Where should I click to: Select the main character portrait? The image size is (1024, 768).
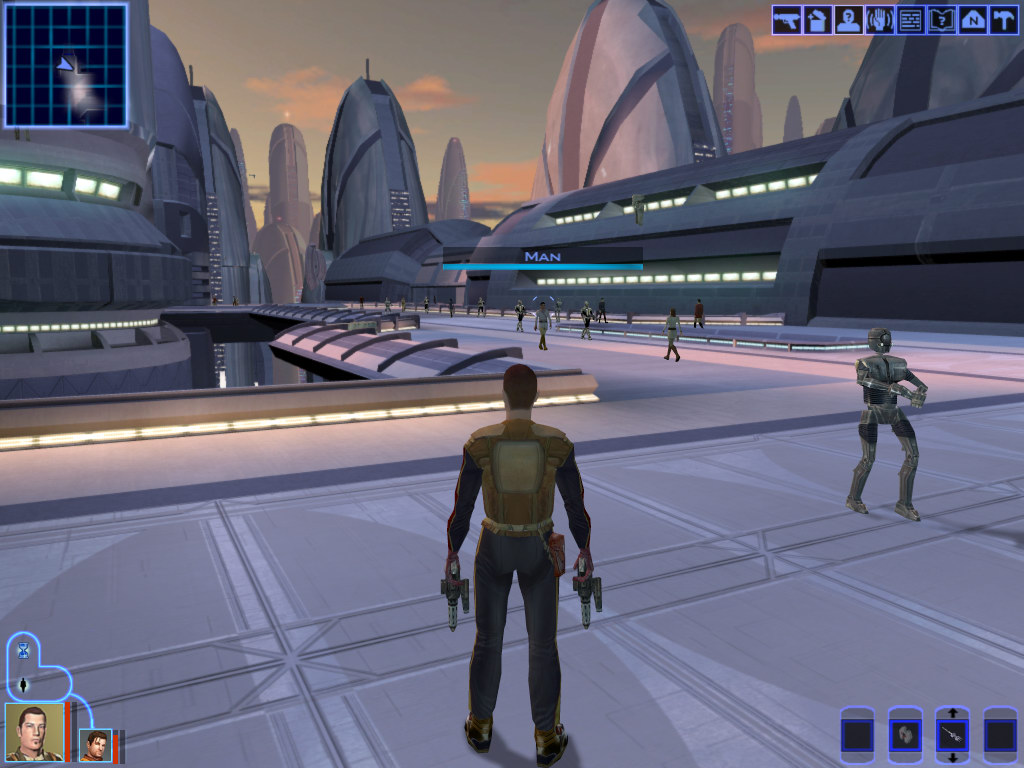point(33,732)
